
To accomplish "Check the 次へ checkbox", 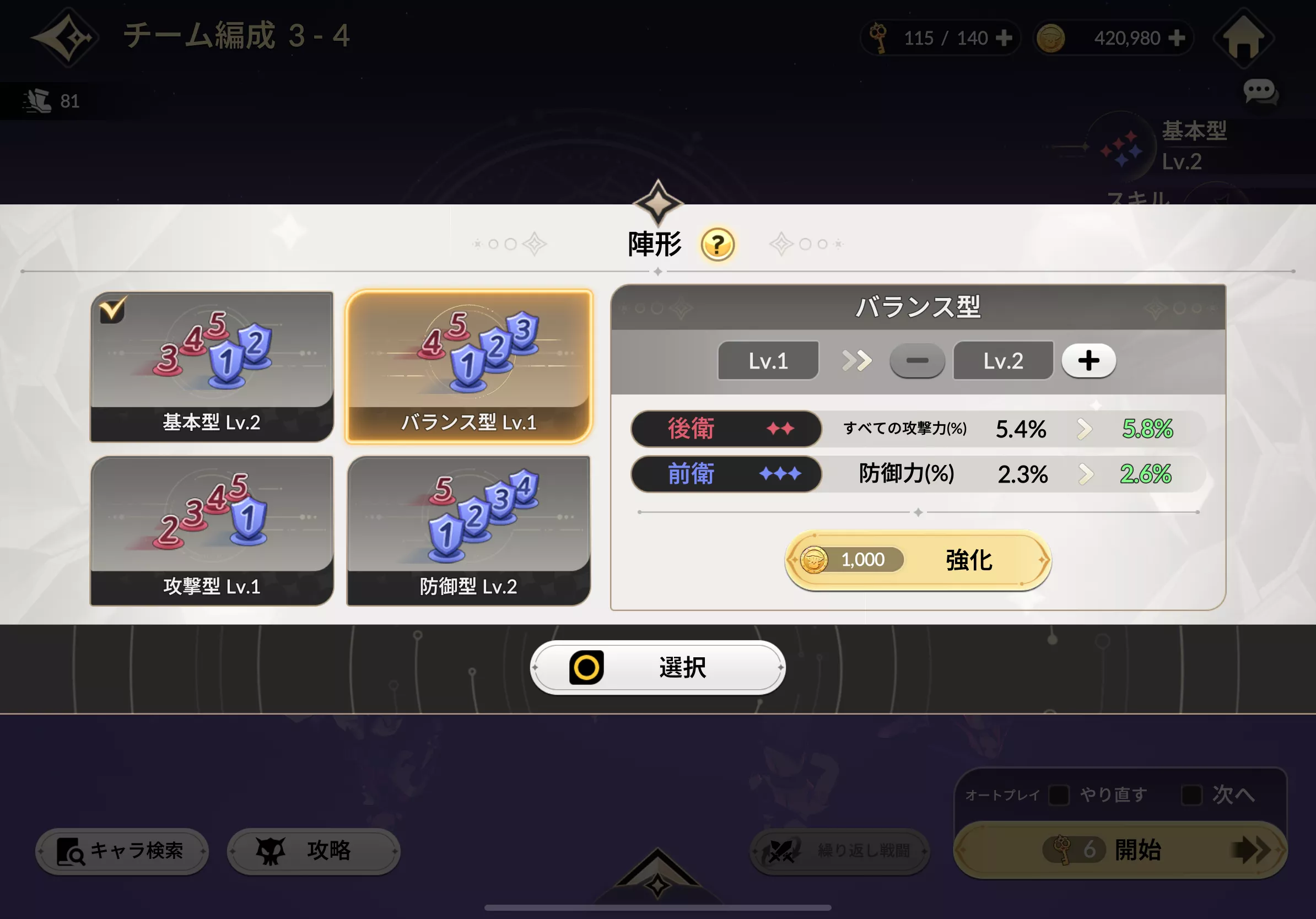I will tap(1191, 795).
